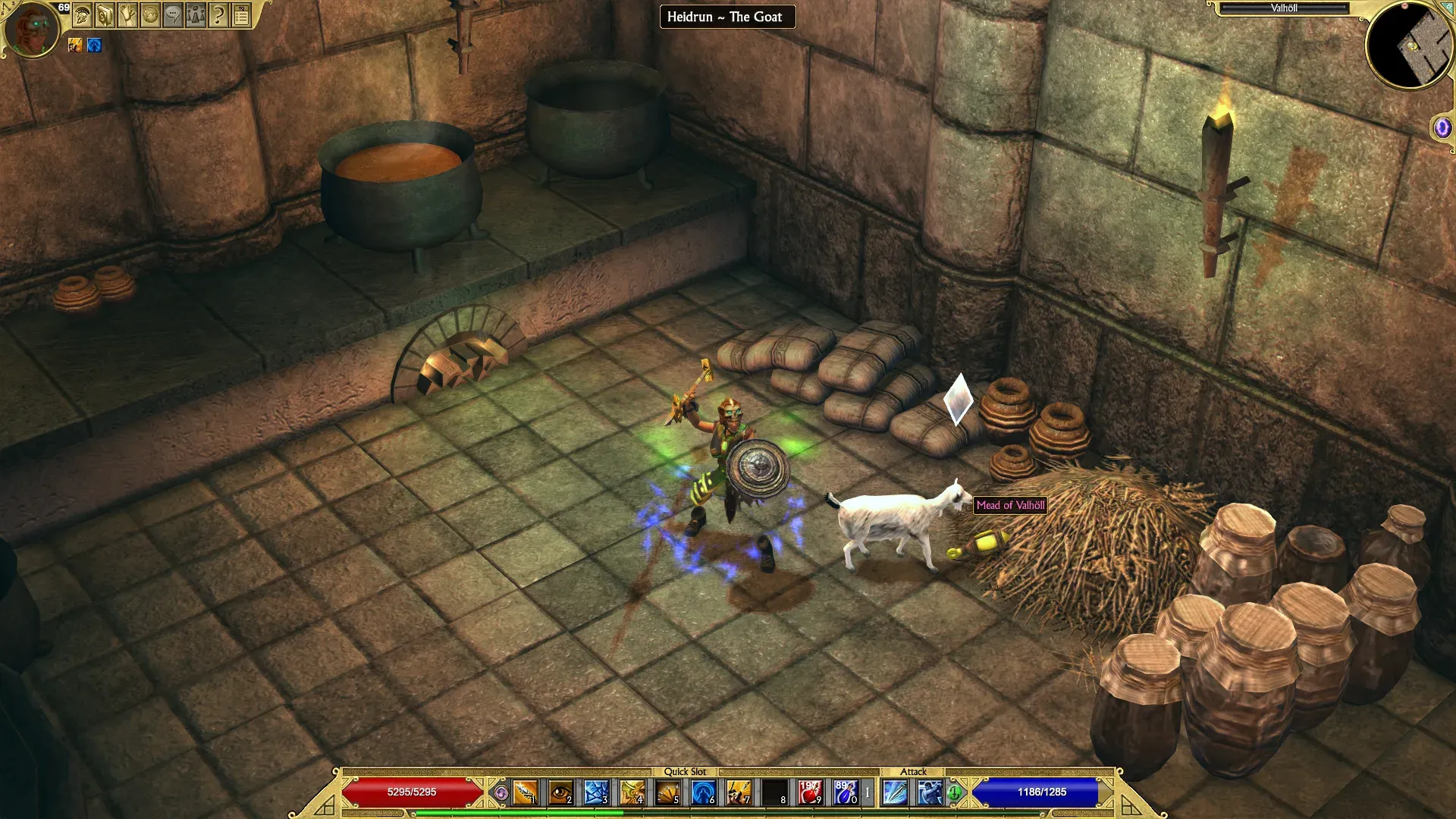Activate the purple portal stone button
The height and width of the screenshot is (819, 1456).
pyautogui.click(x=1442, y=127)
